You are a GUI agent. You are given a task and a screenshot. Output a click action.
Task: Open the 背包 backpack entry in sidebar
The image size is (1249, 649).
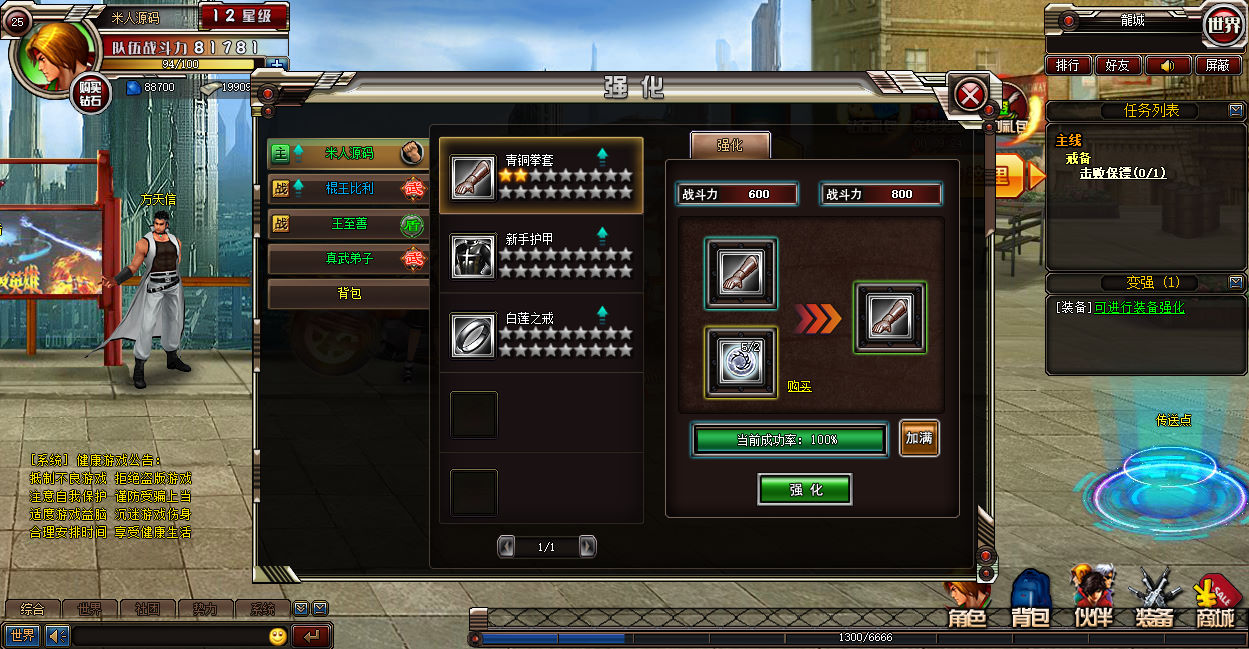coord(348,294)
